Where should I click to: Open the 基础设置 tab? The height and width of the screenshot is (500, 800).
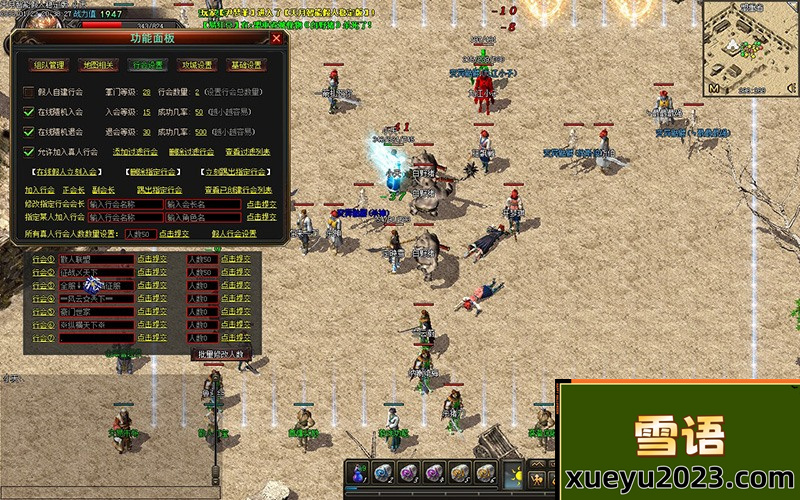246,65
